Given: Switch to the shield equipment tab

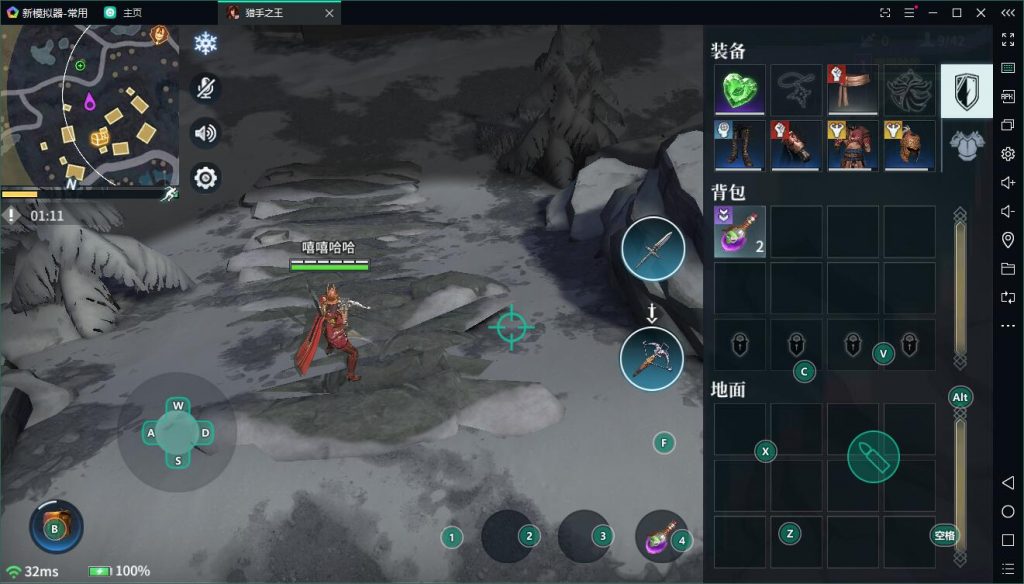Looking at the screenshot, I should [967, 91].
